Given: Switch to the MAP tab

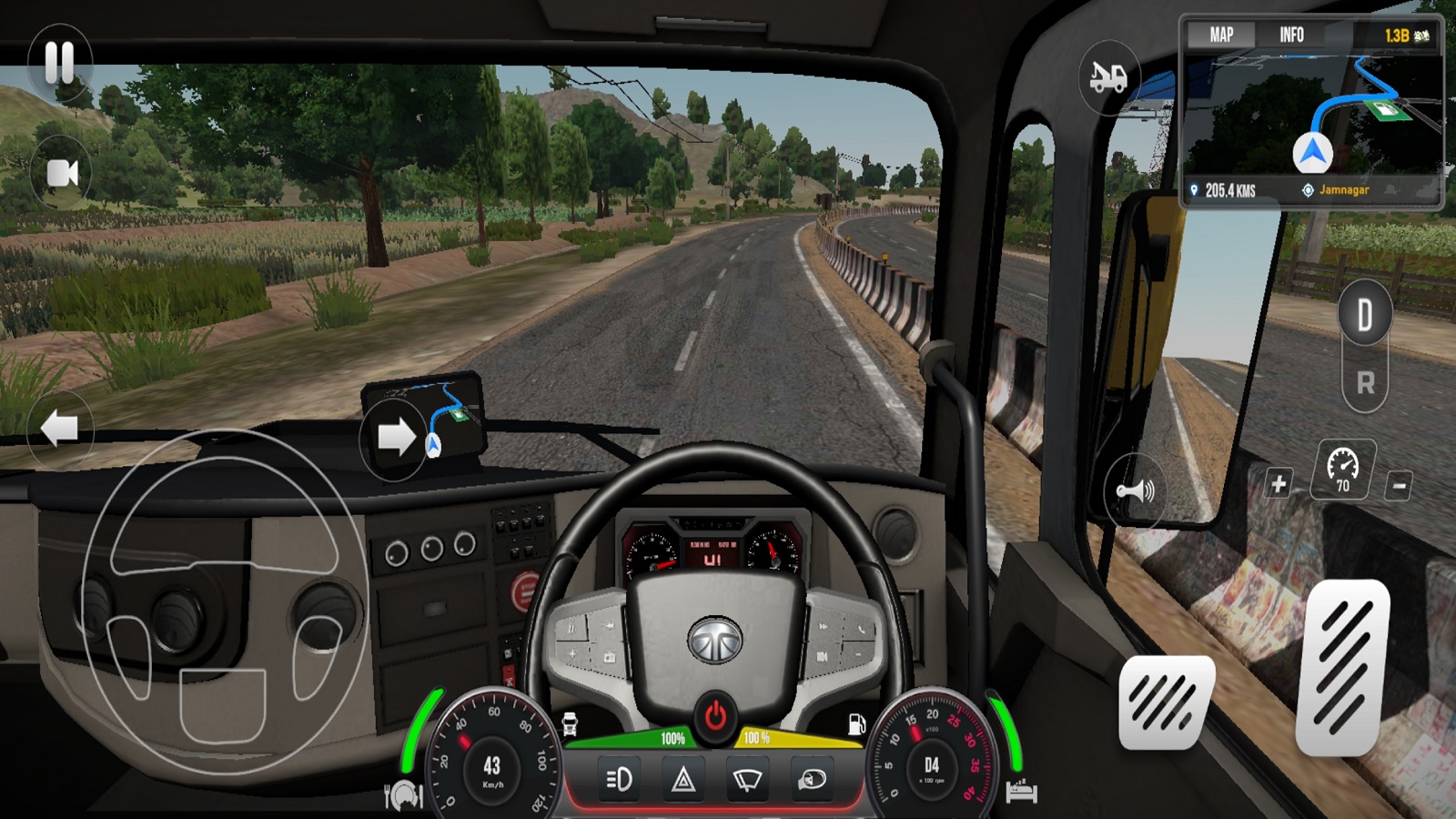Looking at the screenshot, I should 1221,35.
